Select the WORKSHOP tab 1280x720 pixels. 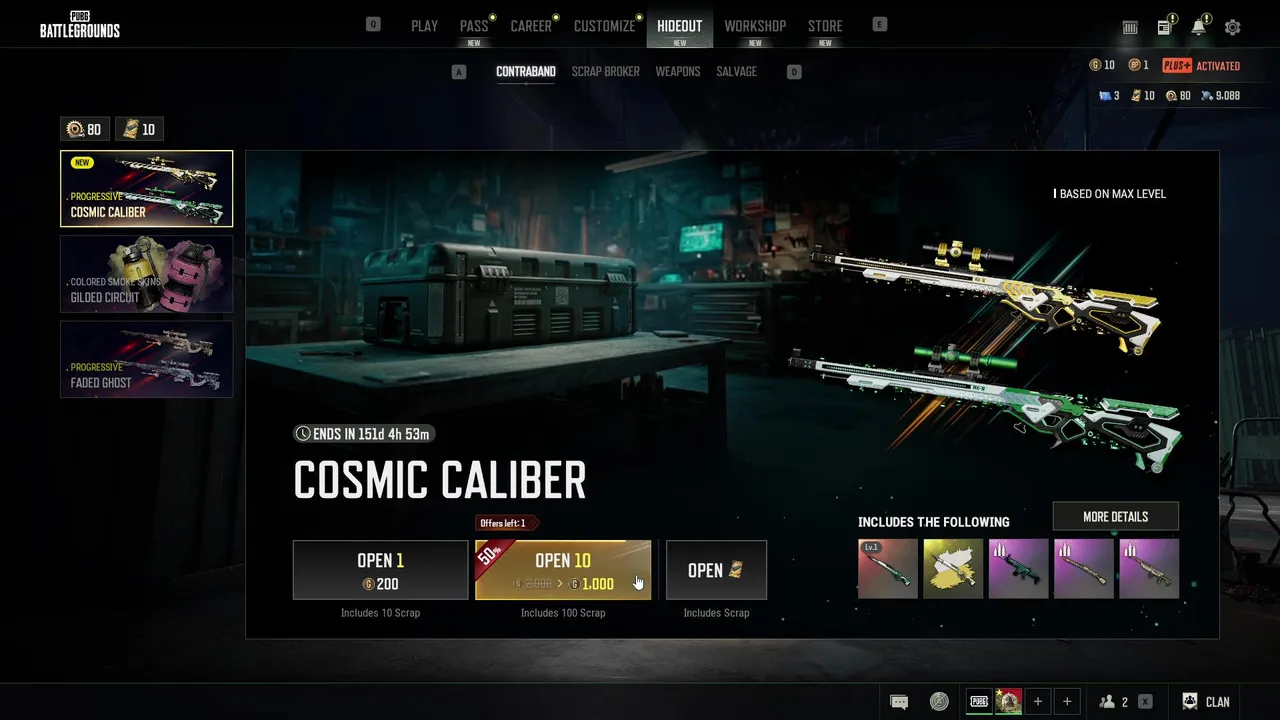[755, 26]
